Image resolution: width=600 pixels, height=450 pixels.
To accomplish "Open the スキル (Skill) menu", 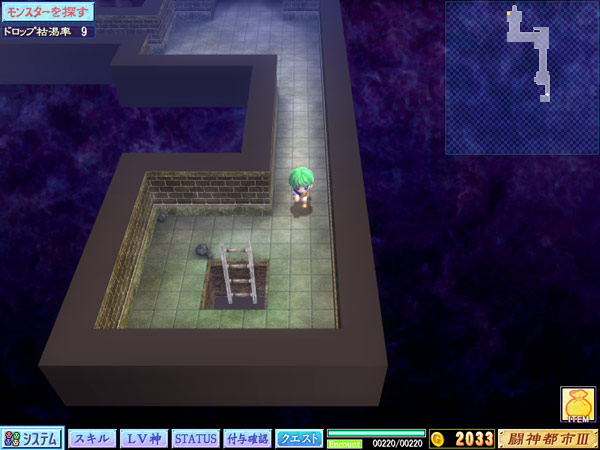I will tap(92, 438).
